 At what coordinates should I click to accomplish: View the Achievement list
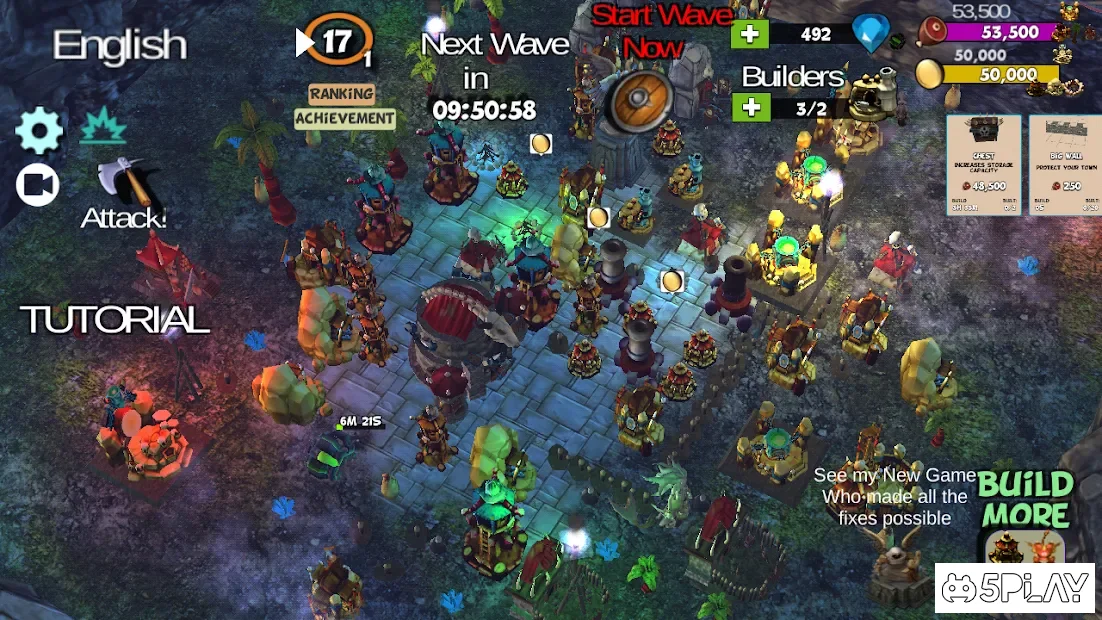345,118
